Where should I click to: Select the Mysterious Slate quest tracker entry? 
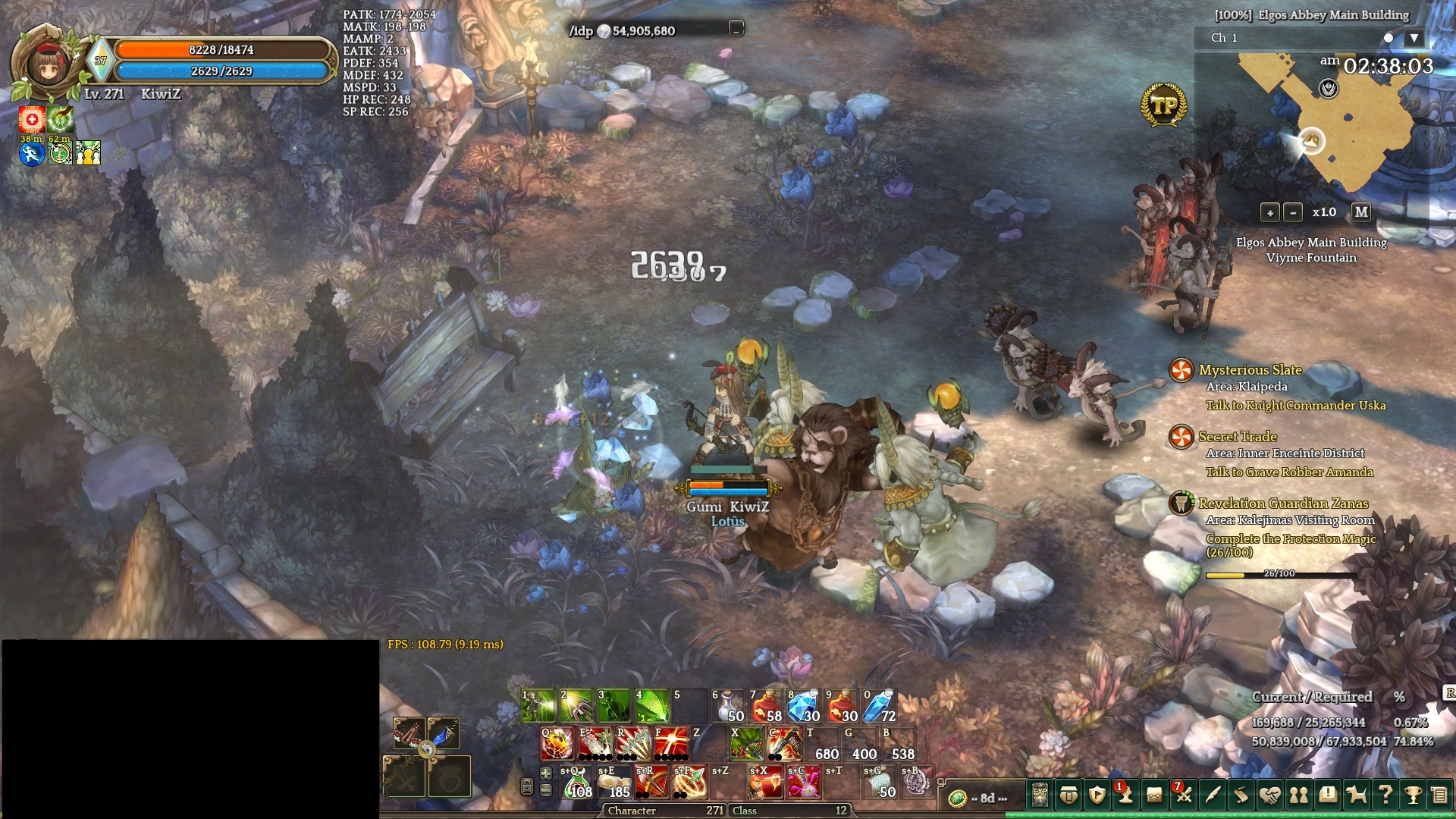pyautogui.click(x=1250, y=370)
